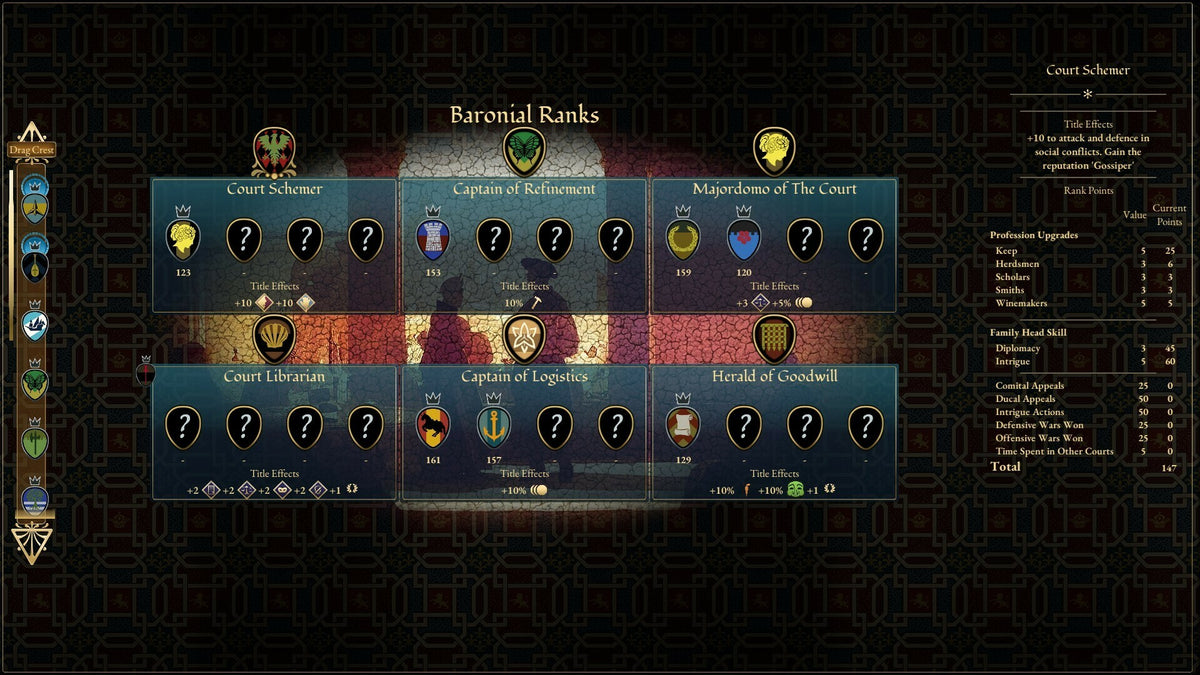Select the blue crest with red flower
The height and width of the screenshot is (675, 1200).
(744, 240)
